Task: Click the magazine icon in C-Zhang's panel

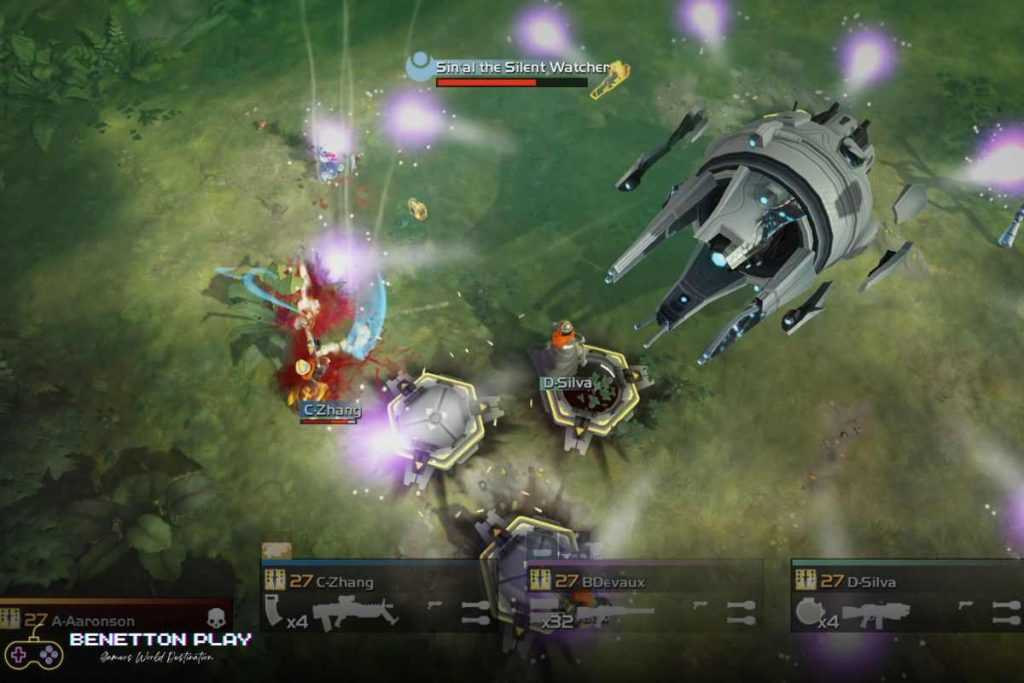Action: 273,611
